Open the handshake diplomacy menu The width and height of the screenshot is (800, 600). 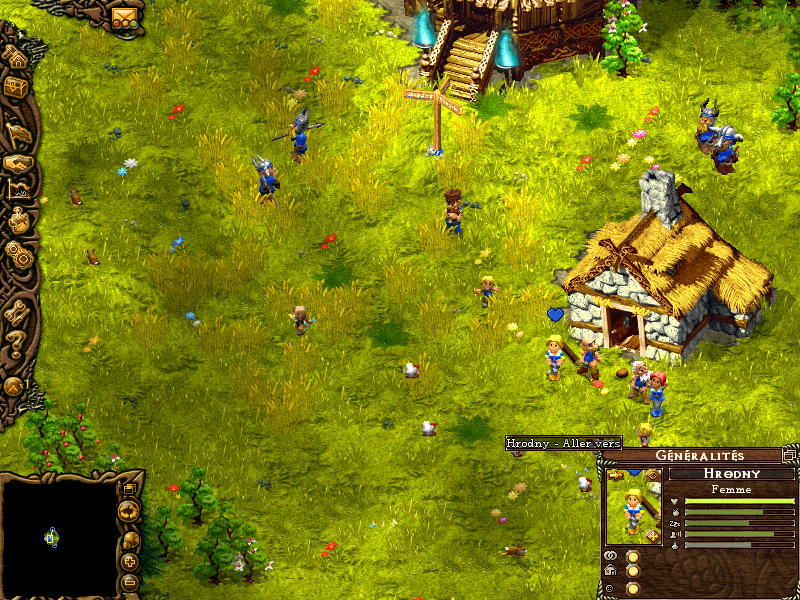click(x=16, y=163)
